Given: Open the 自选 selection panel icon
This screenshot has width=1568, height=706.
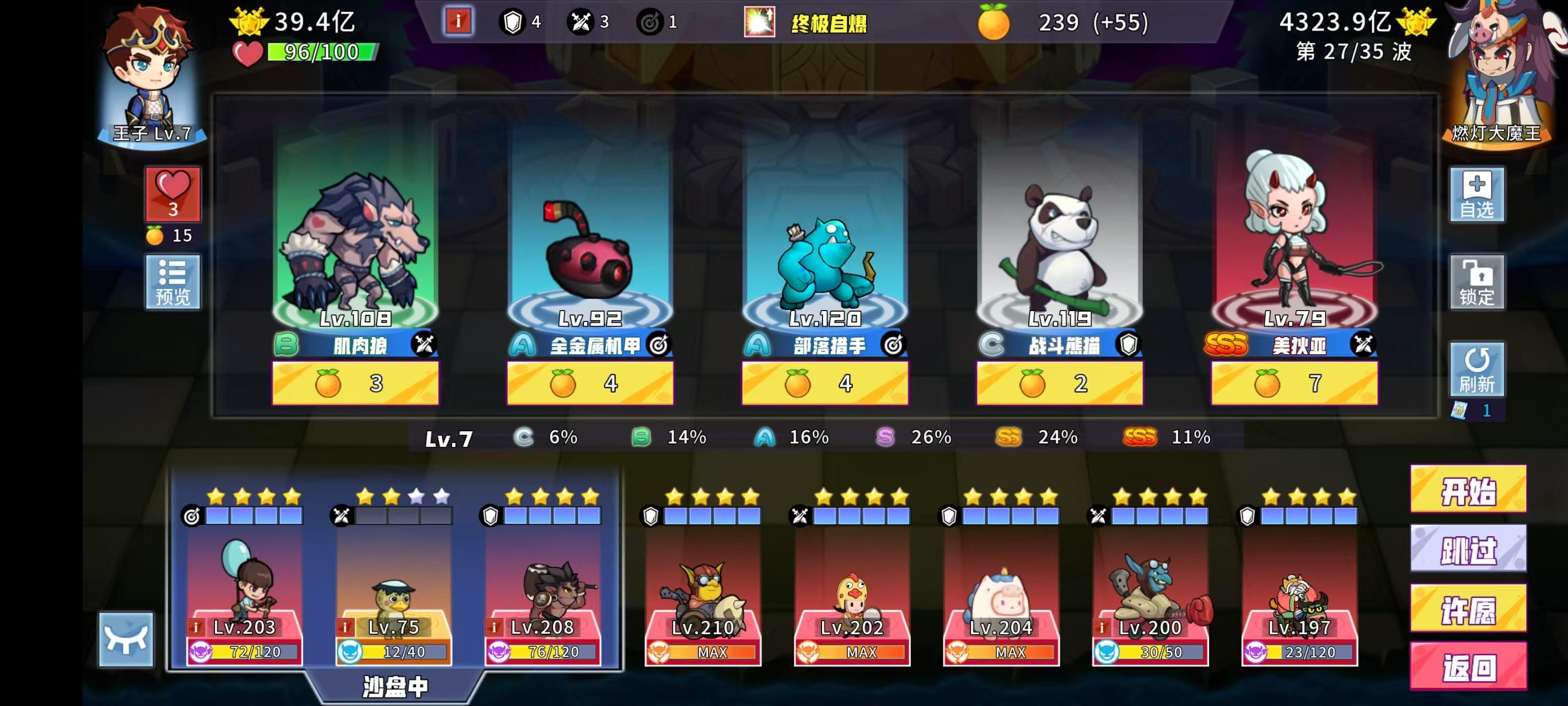Looking at the screenshot, I should 1478,195.
